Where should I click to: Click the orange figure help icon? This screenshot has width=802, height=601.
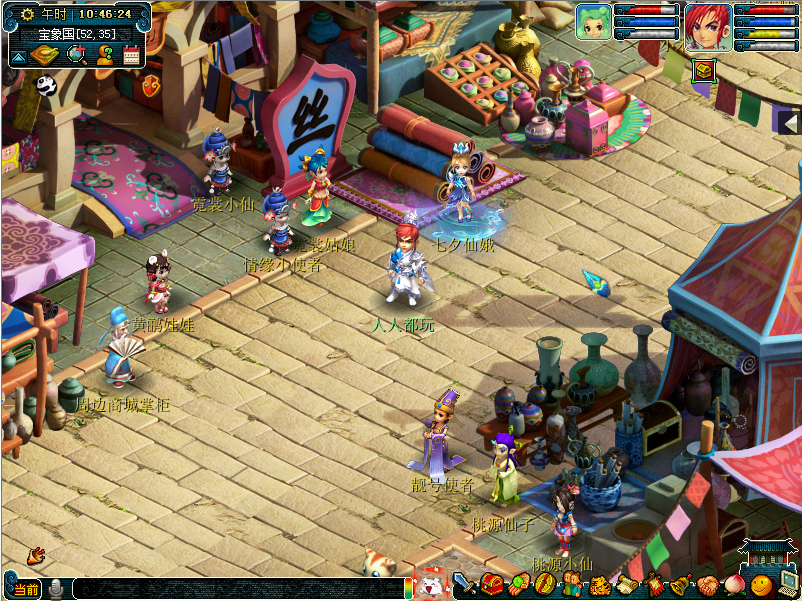tap(104, 56)
